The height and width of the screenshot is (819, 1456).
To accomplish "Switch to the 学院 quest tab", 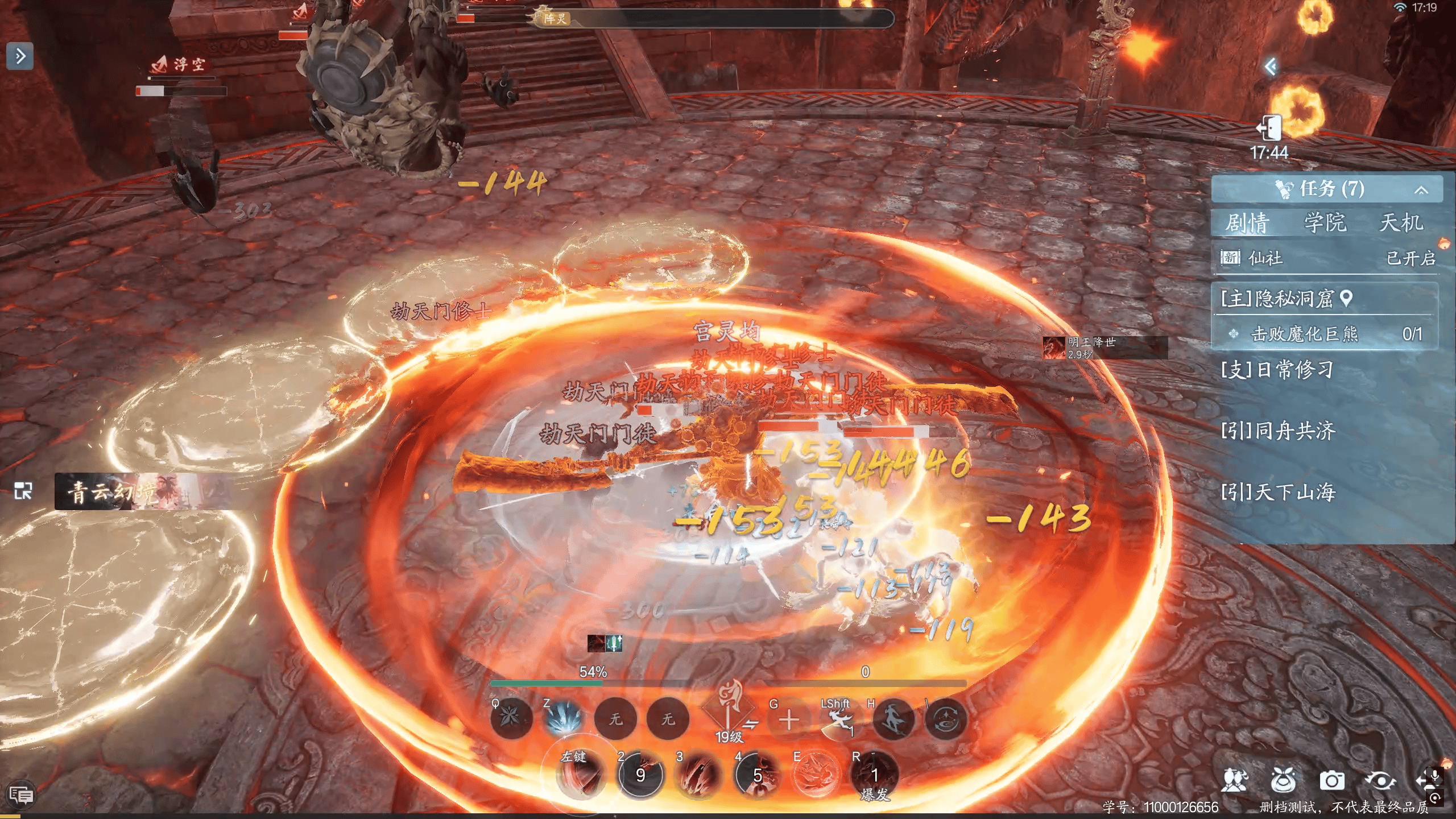I will [1325, 223].
